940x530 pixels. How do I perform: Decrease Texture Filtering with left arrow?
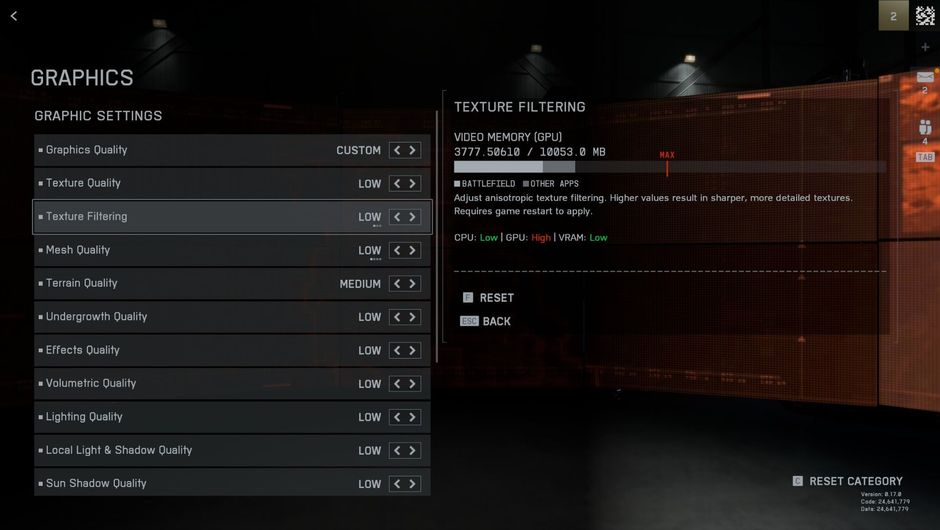tap(397, 217)
